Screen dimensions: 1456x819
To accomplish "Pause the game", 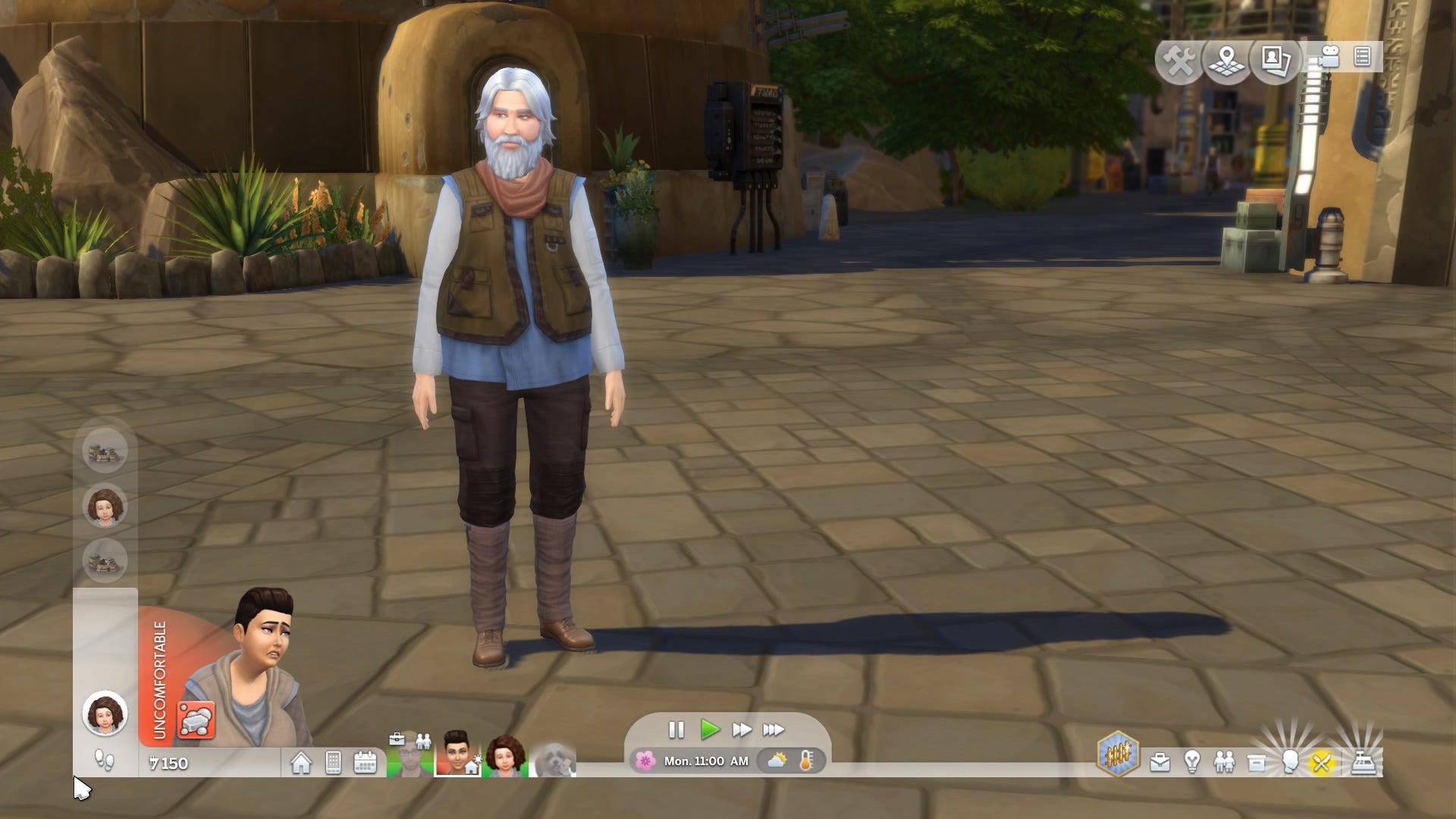I will coord(676,730).
